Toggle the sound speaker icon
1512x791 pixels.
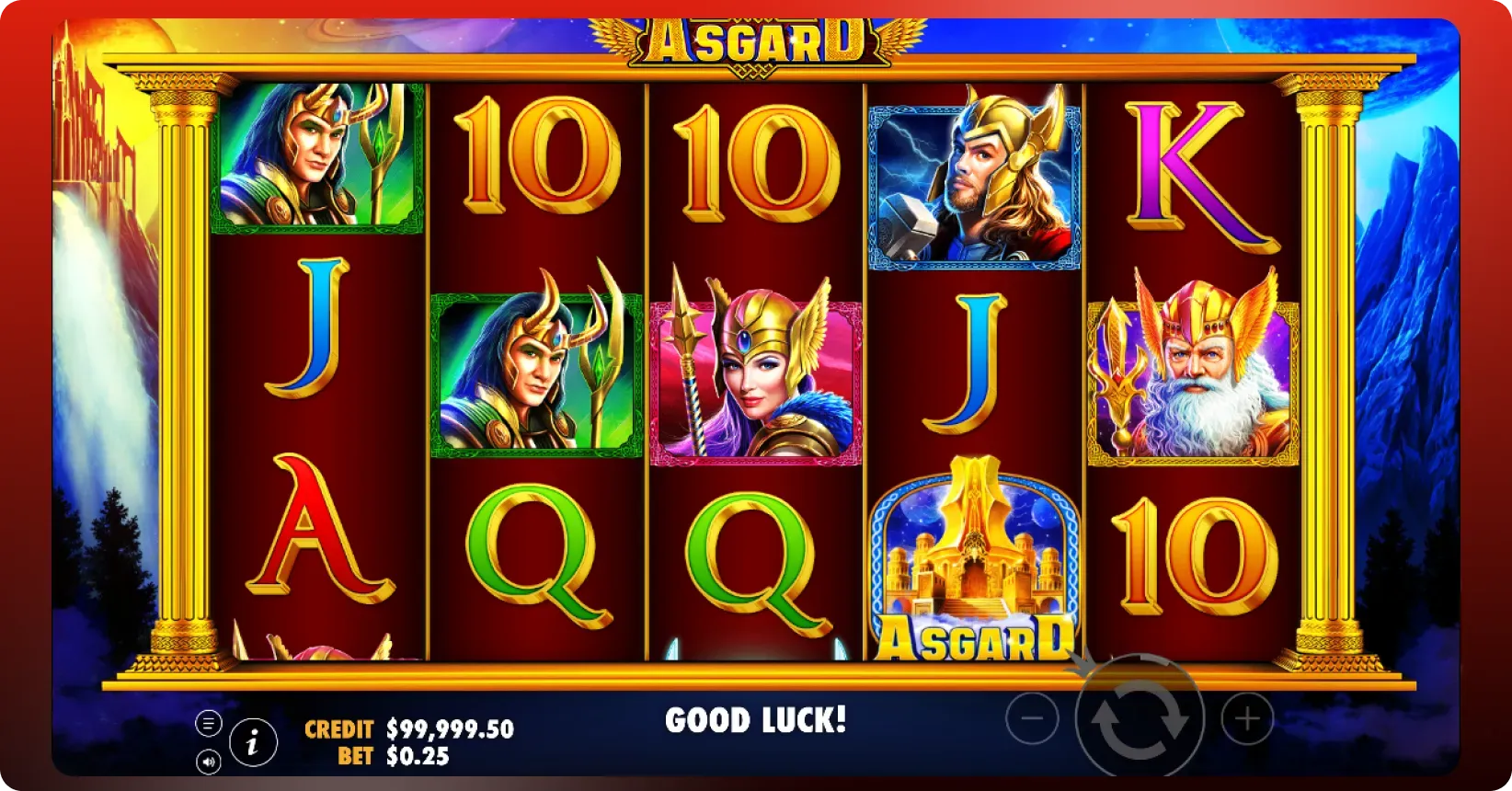209,762
